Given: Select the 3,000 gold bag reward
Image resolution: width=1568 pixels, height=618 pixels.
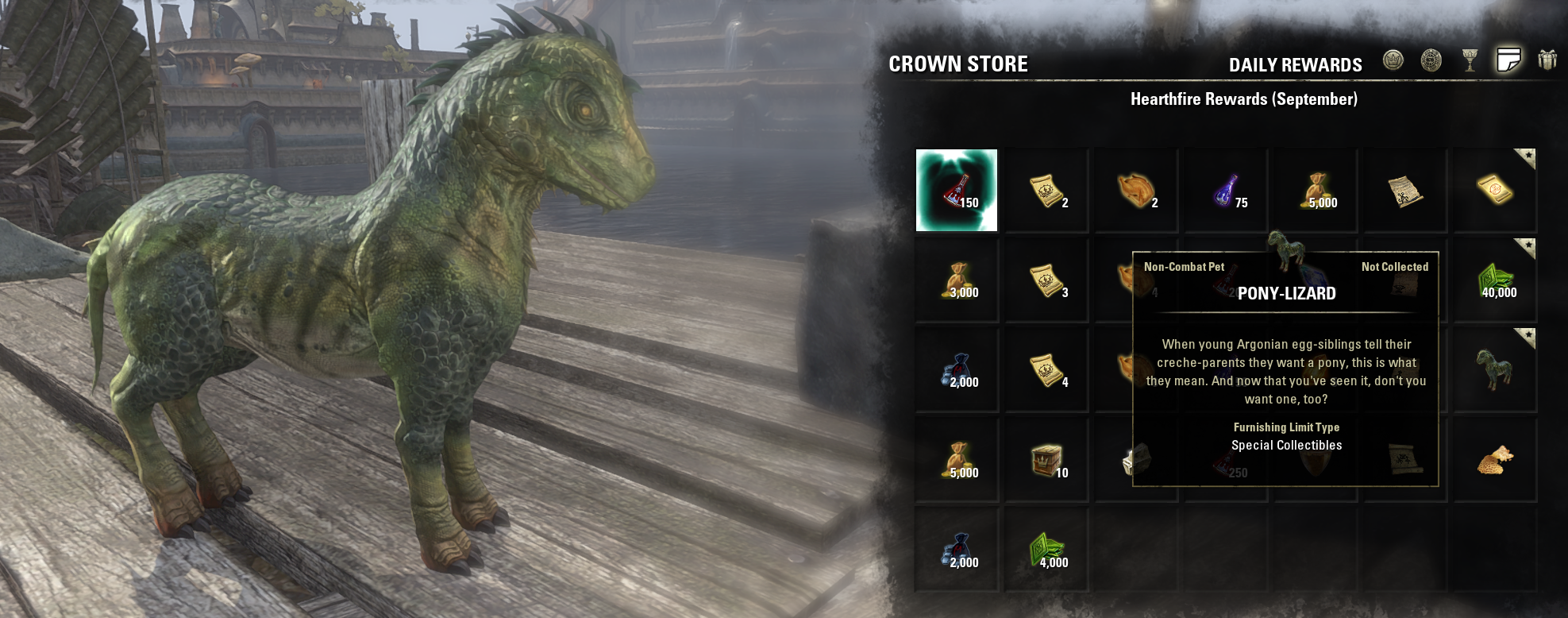Looking at the screenshot, I should point(957,280).
